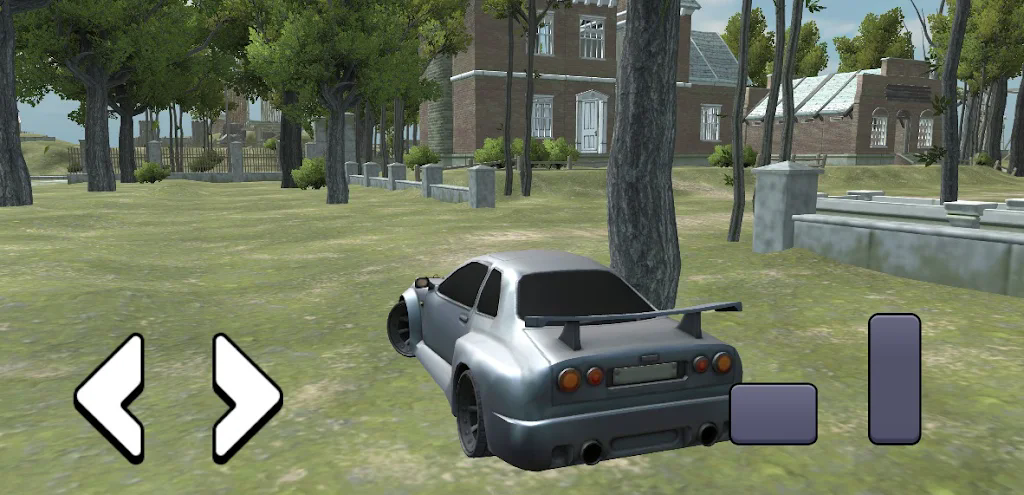
Task: Tap the left steering arrow
Action: (x=110, y=397)
